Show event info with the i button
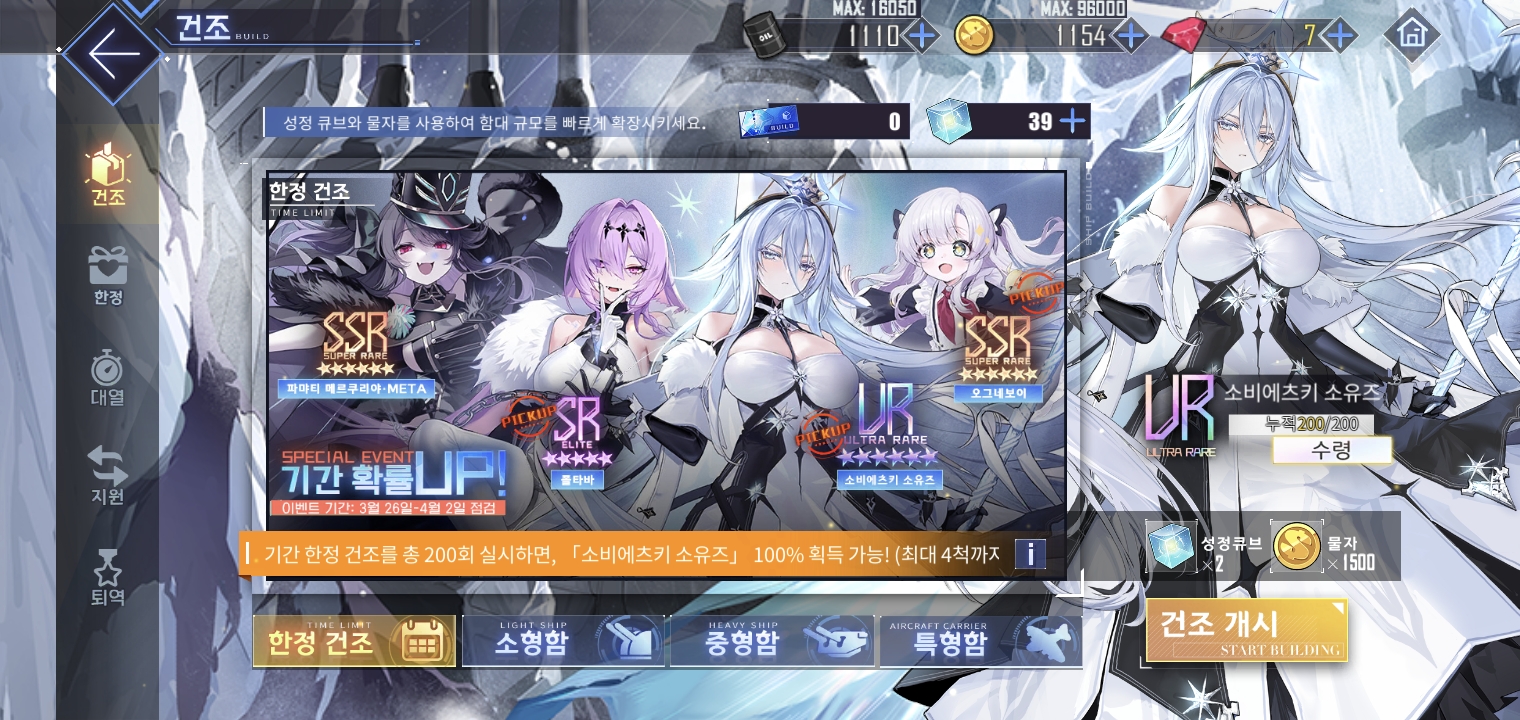1520x720 pixels. click(x=1030, y=554)
